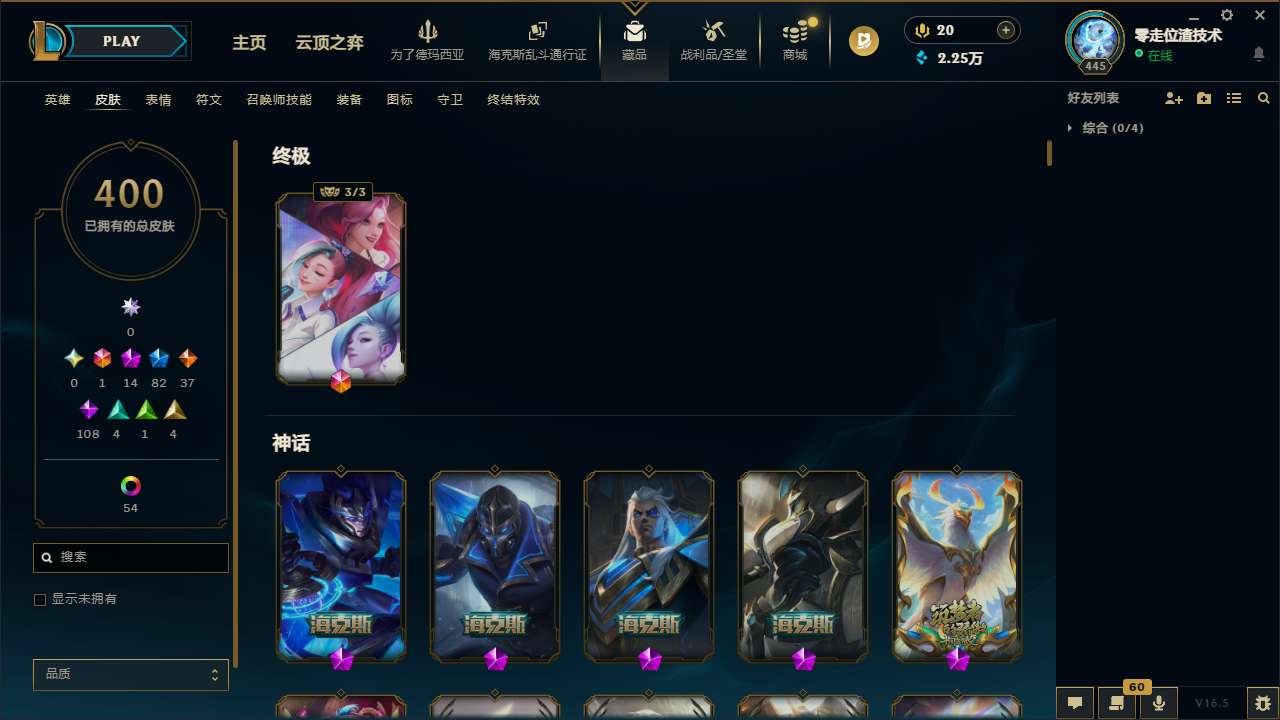Screen dimensions: 1280x720
Task: Enable the 显示未拥有 checkbox
Action: (40, 599)
